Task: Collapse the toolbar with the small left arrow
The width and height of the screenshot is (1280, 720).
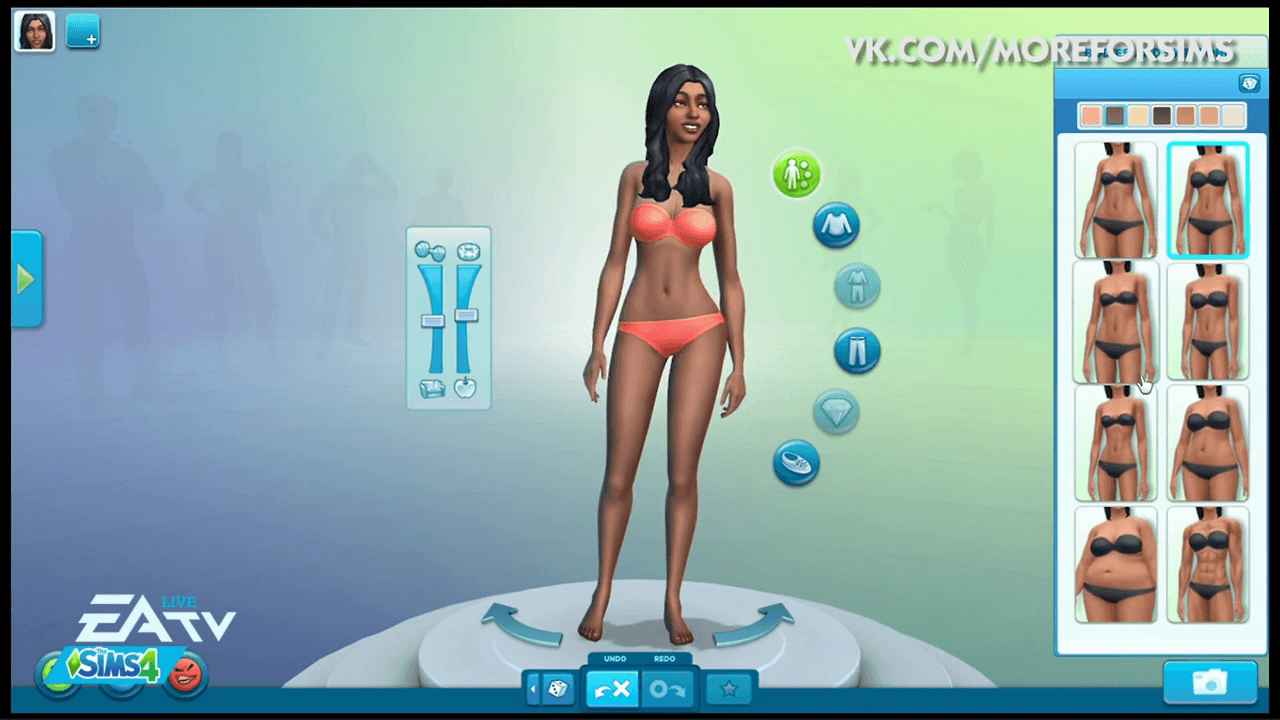Action: pyautogui.click(x=534, y=688)
